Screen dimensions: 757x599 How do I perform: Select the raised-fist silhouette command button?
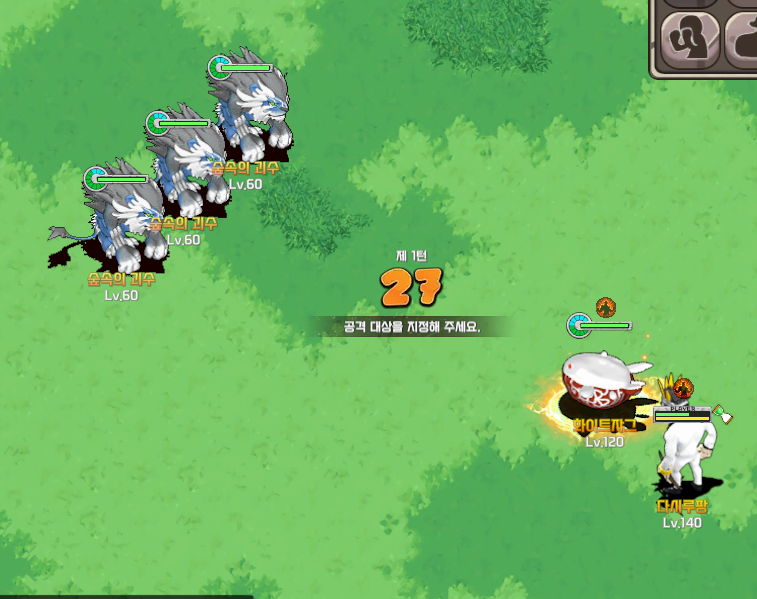(x=689, y=40)
